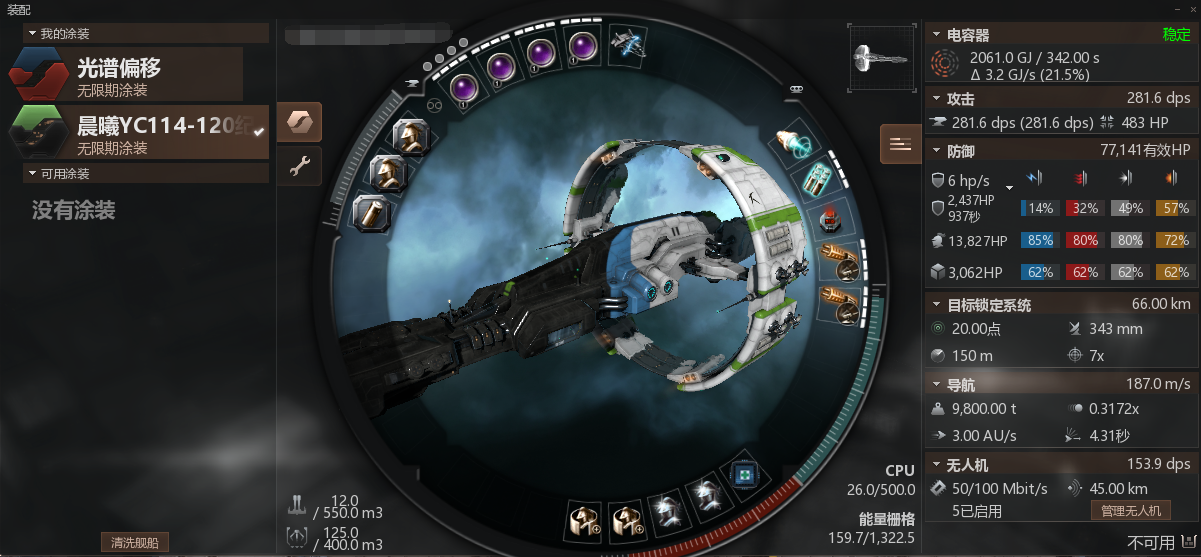Click the 清洗舰船 button
Image resolution: width=1201 pixels, height=557 pixels.
click(134, 542)
